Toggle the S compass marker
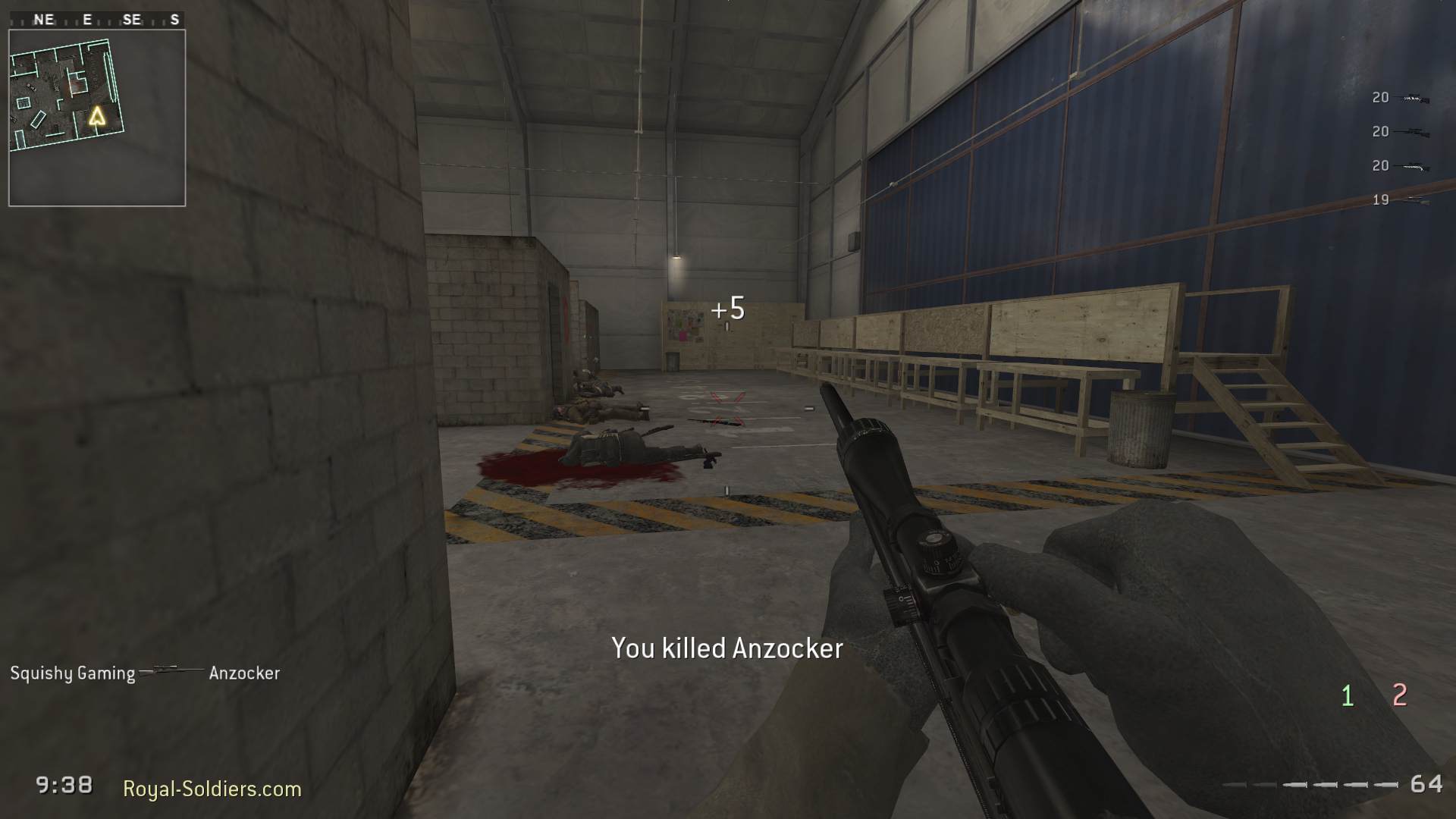This screenshot has height=819, width=1456. click(176, 18)
